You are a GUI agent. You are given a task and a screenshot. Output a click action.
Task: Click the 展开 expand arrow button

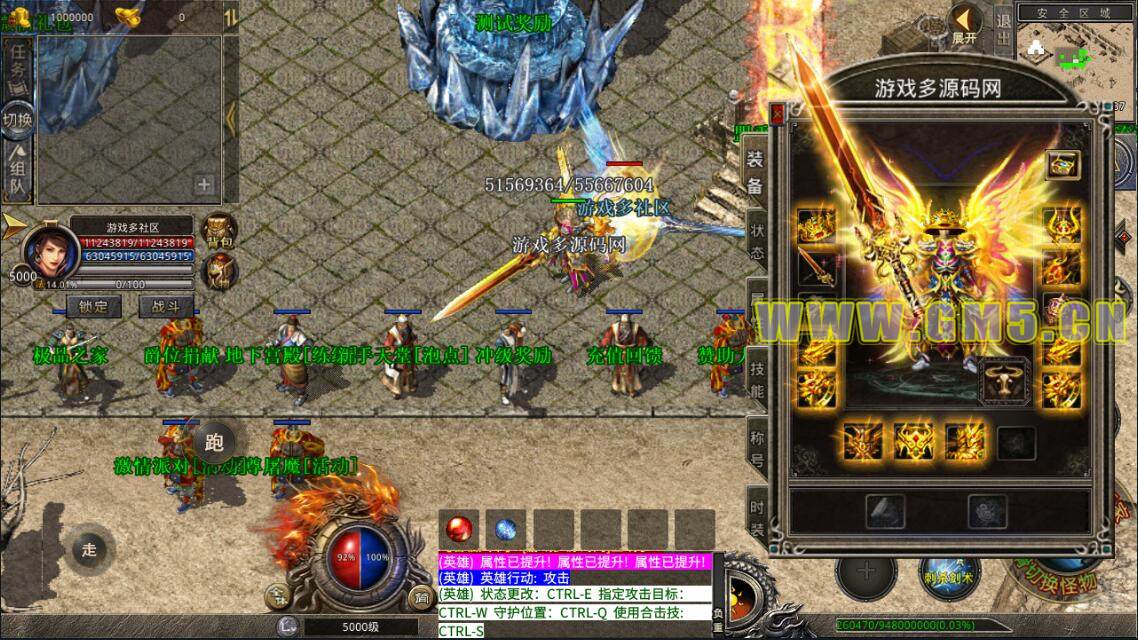[x=965, y=24]
